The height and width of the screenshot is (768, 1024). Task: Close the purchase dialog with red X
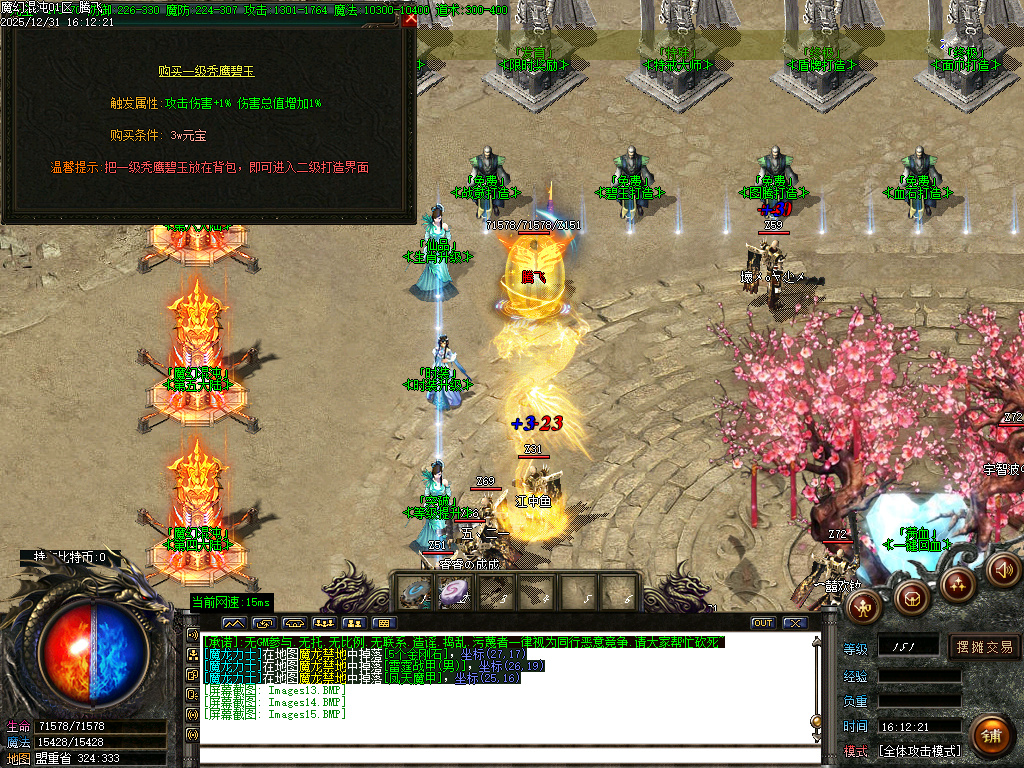click(x=410, y=19)
